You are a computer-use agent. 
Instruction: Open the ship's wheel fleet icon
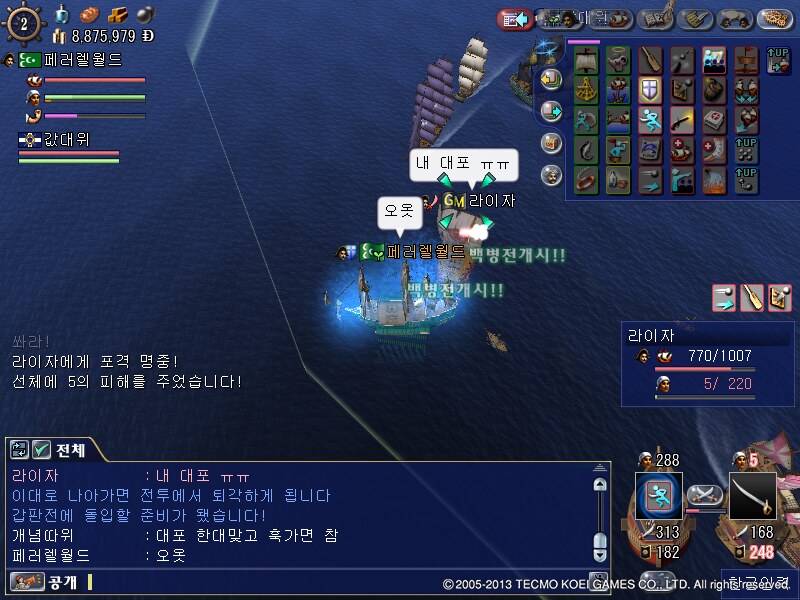pyautogui.click(x=24, y=23)
